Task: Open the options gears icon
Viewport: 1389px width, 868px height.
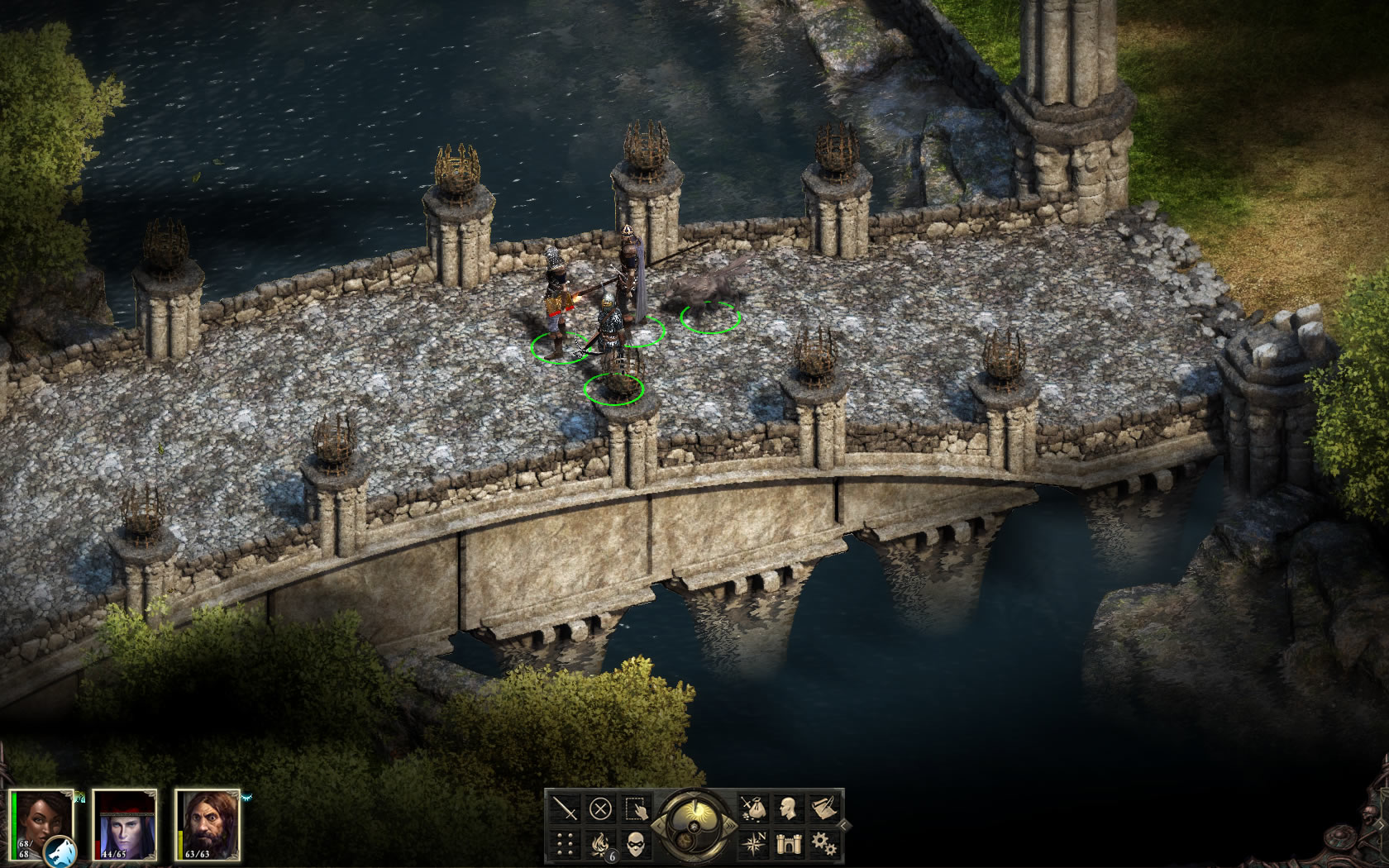Action: pyautogui.click(x=823, y=842)
